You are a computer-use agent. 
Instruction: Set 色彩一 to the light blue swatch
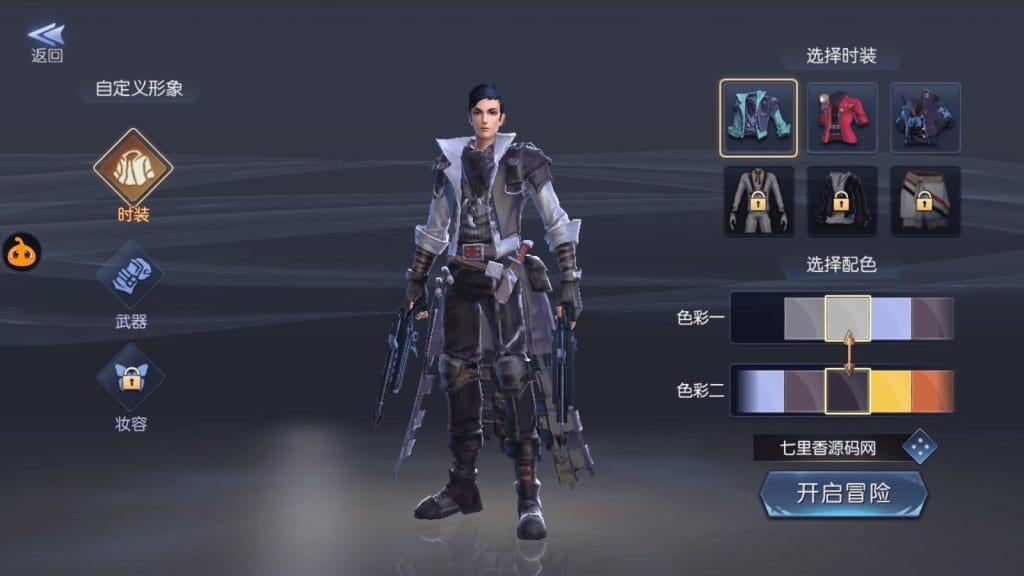click(x=891, y=319)
